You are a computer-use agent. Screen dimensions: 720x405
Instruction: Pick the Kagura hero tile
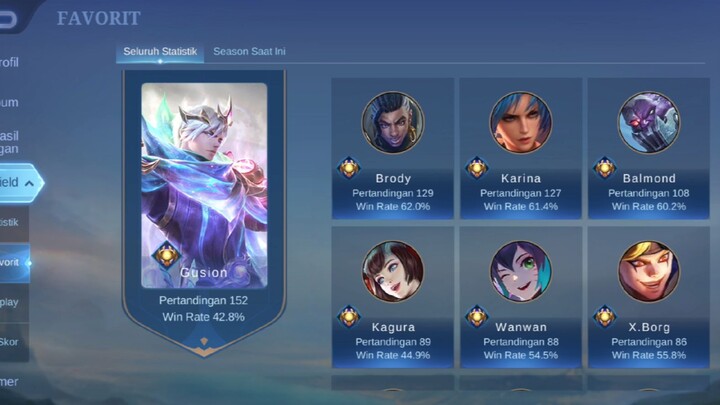[392, 296]
